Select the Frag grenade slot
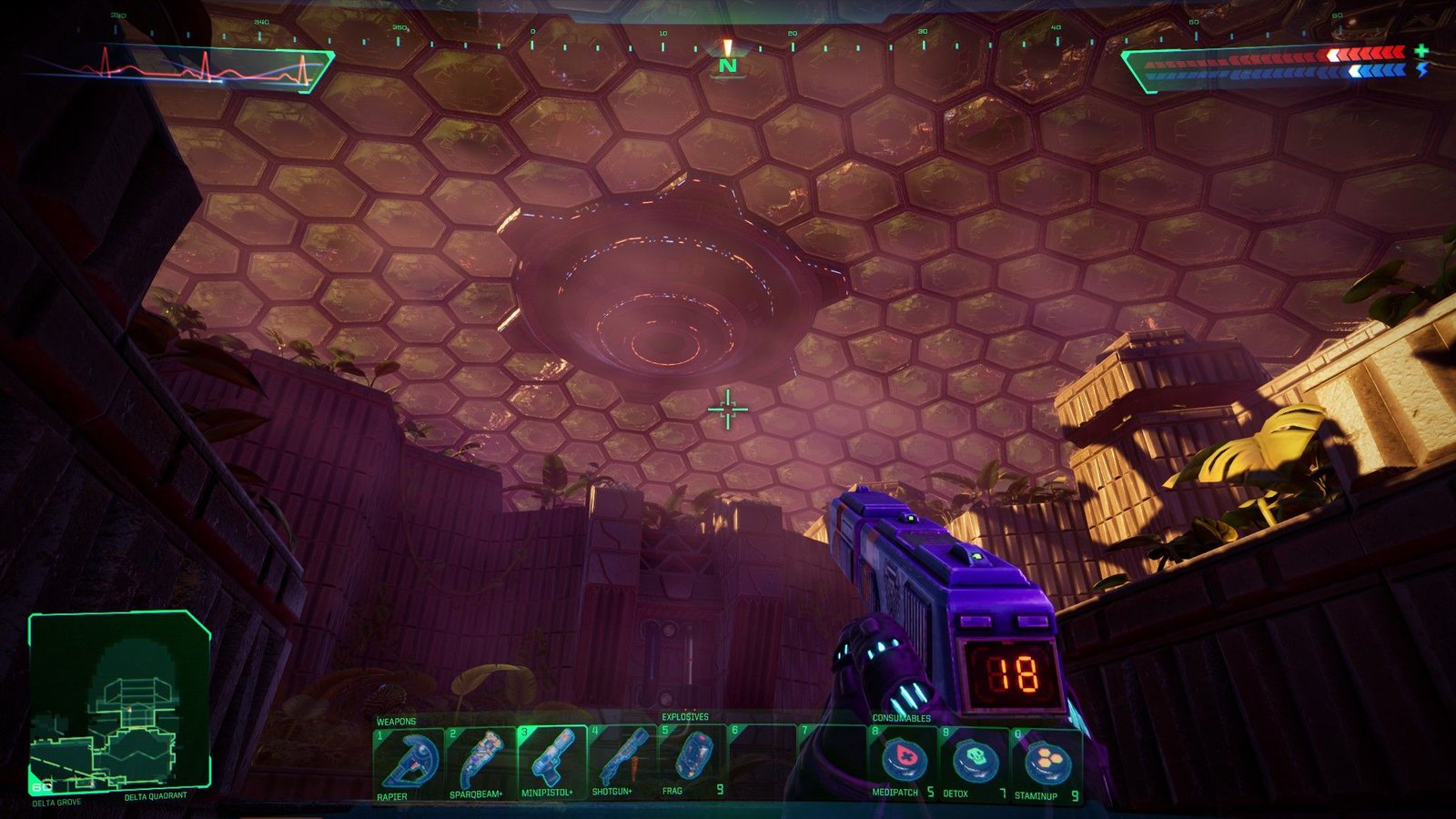This screenshot has height=819, width=1456. 693,761
